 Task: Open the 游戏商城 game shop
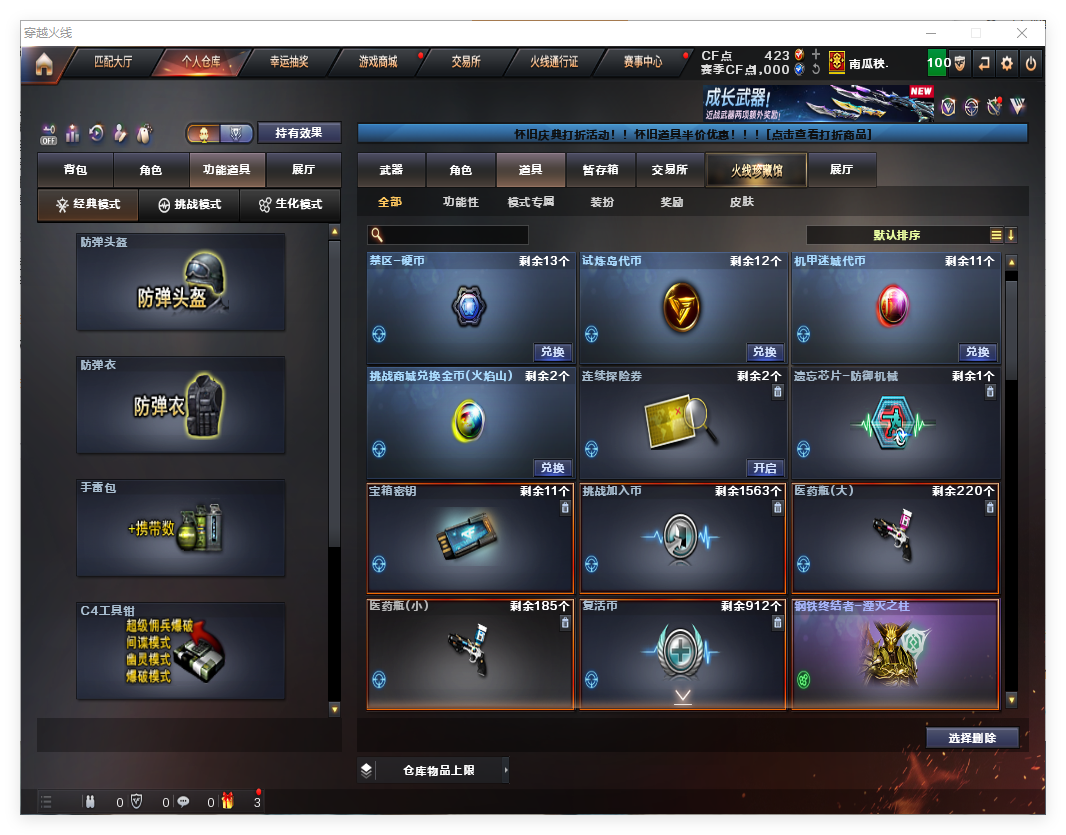pos(378,62)
